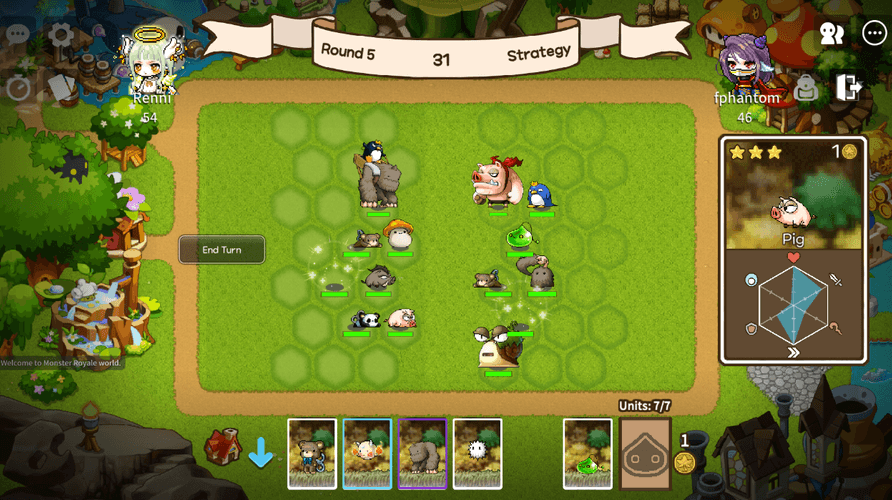Click the Pig card portrait in info panel

(793, 203)
